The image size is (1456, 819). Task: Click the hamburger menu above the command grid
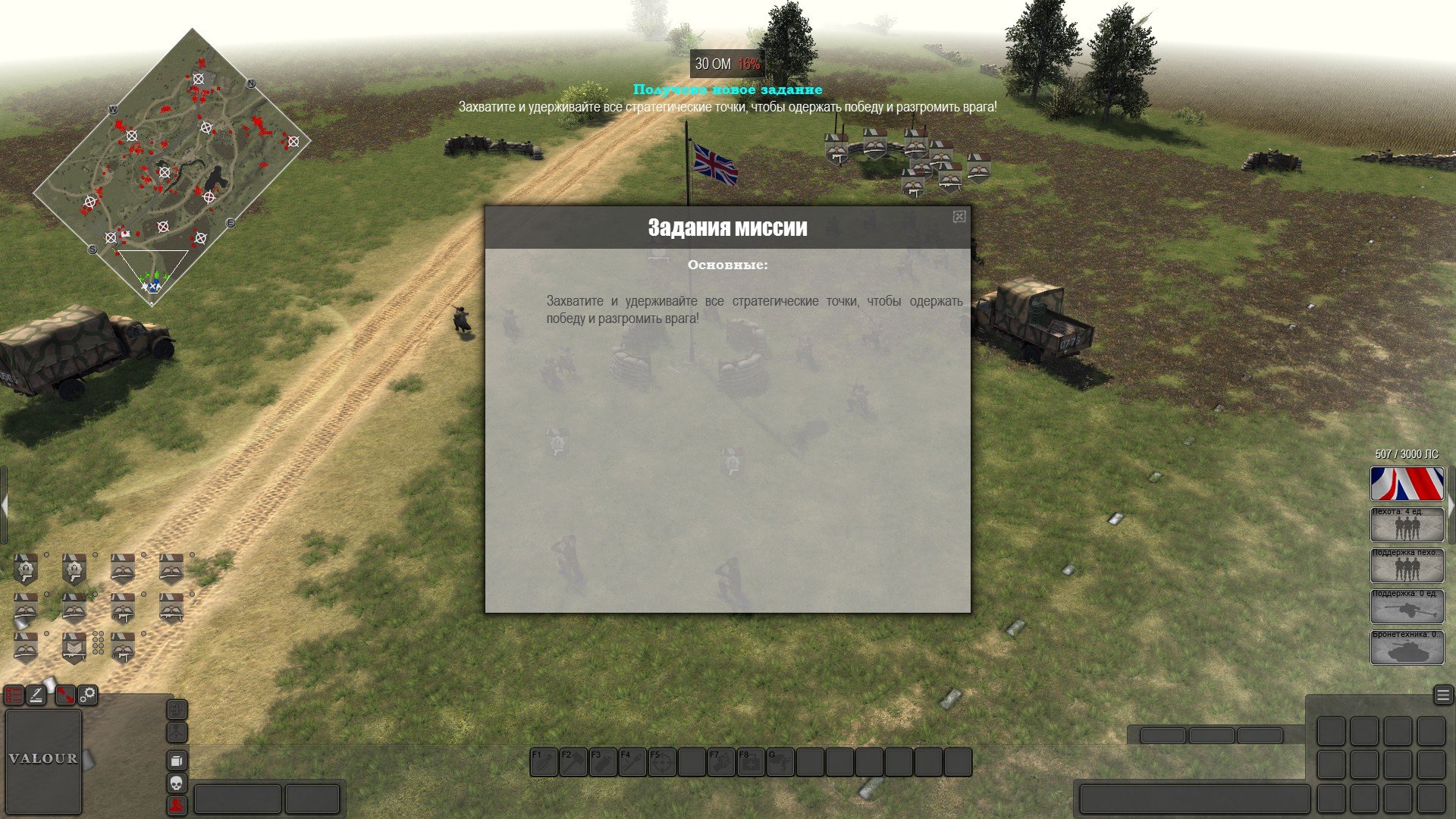(x=1442, y=695)
